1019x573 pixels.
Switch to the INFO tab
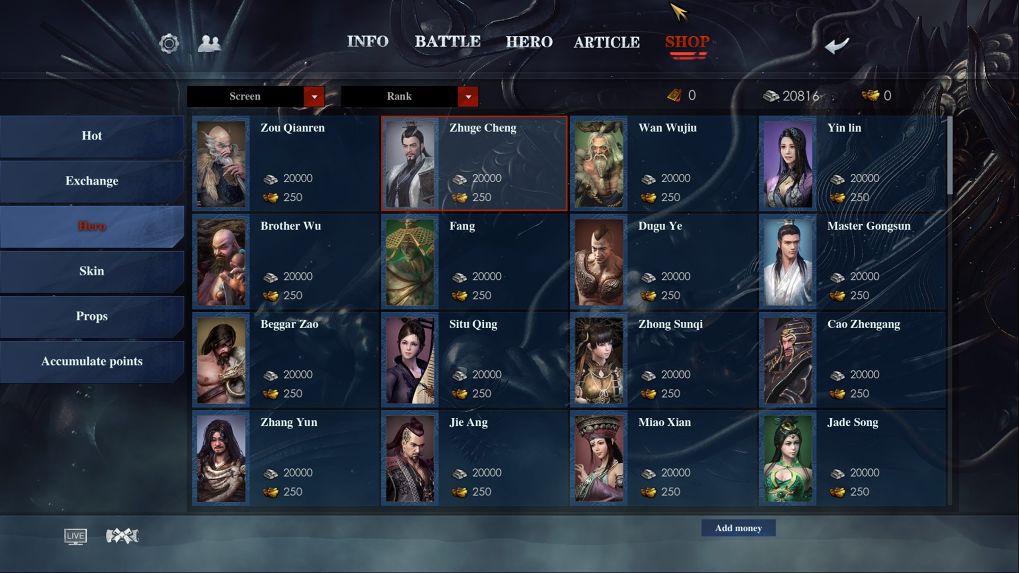(x=367, y=42)
